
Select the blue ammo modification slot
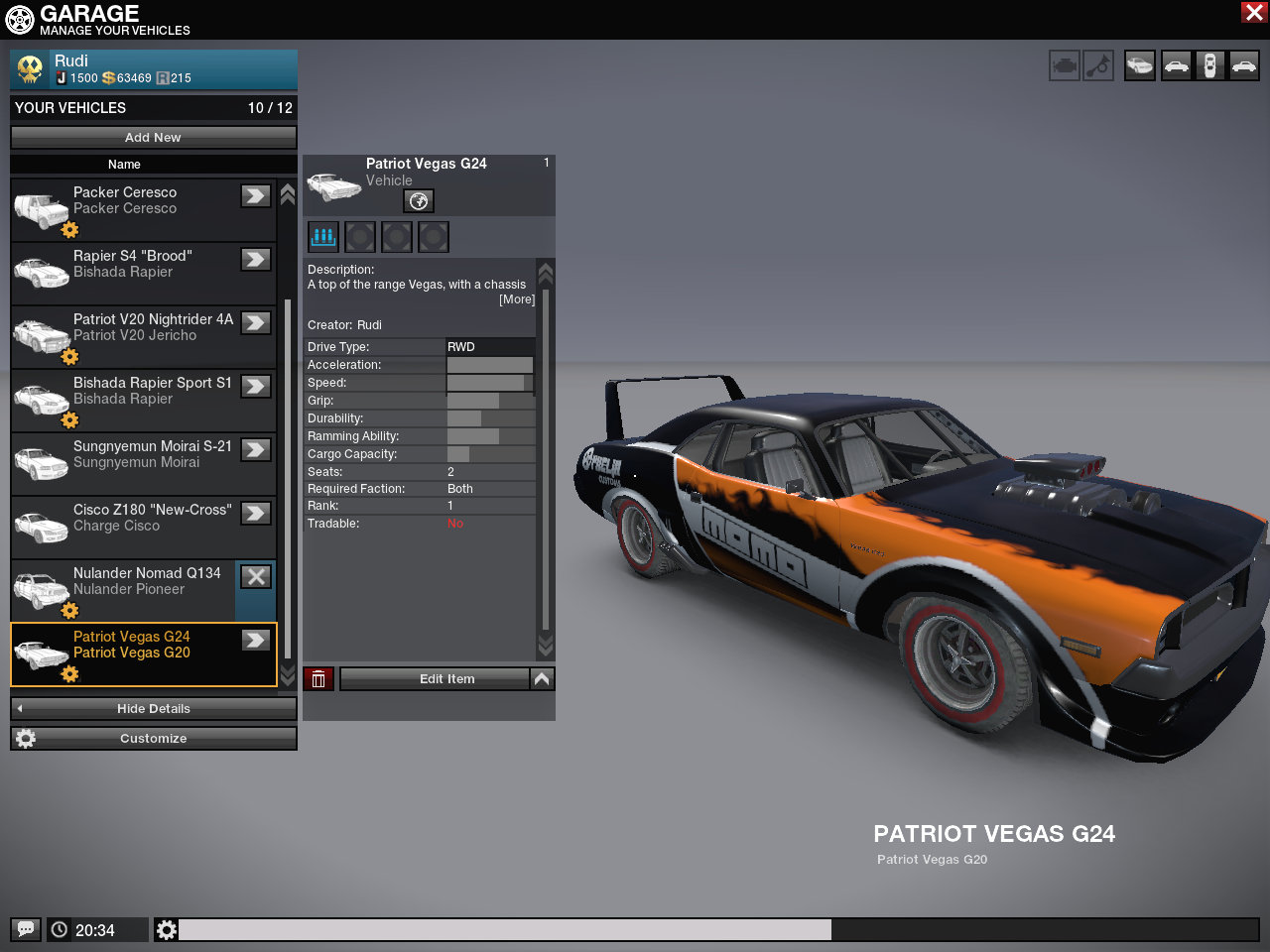(x=323, y=237)
